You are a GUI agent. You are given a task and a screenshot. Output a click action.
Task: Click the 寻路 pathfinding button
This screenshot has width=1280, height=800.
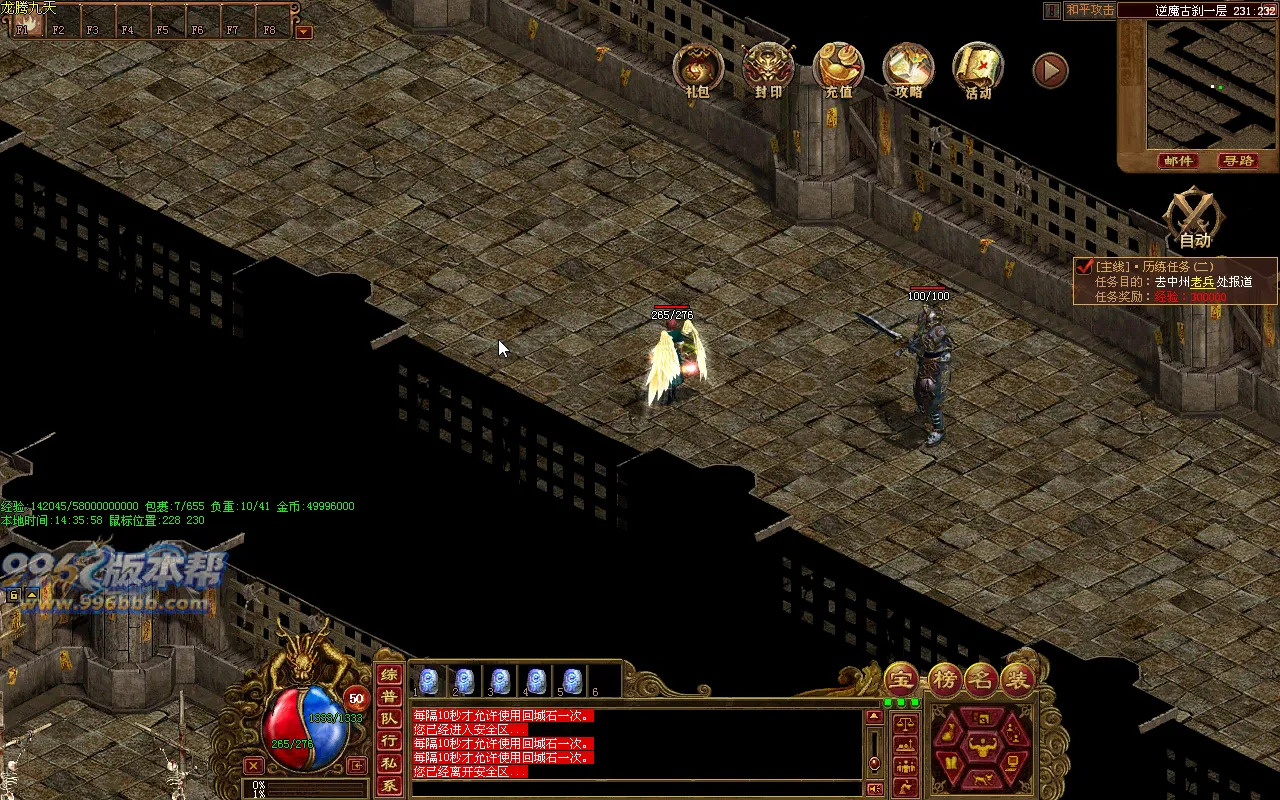pos(1236,161)
